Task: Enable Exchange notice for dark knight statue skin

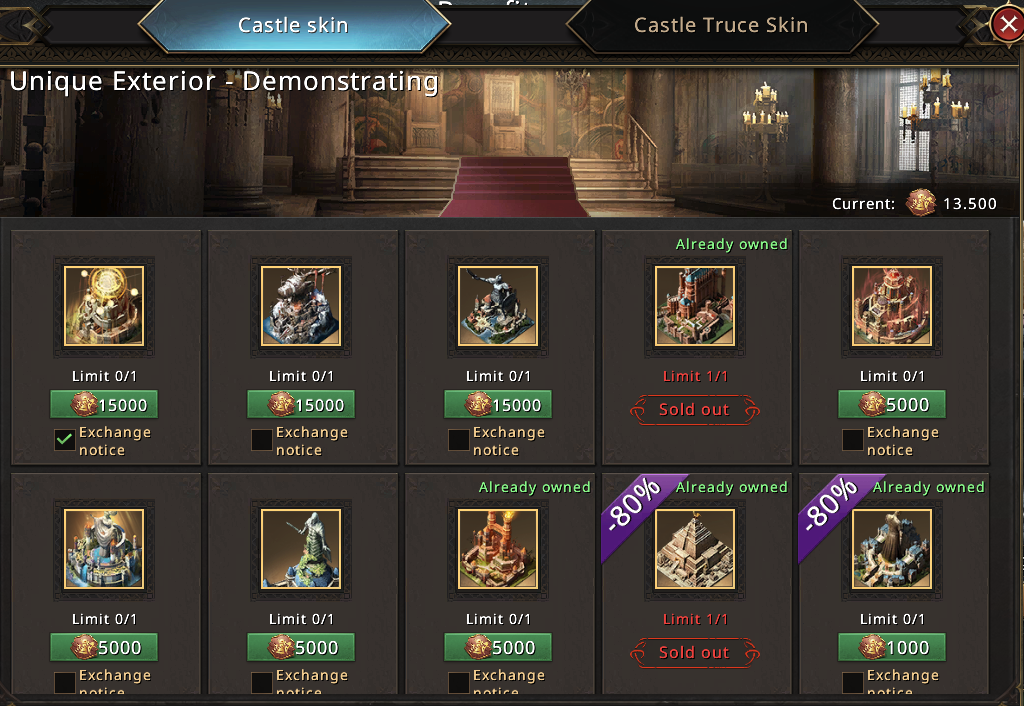Action: pos(459,440)
